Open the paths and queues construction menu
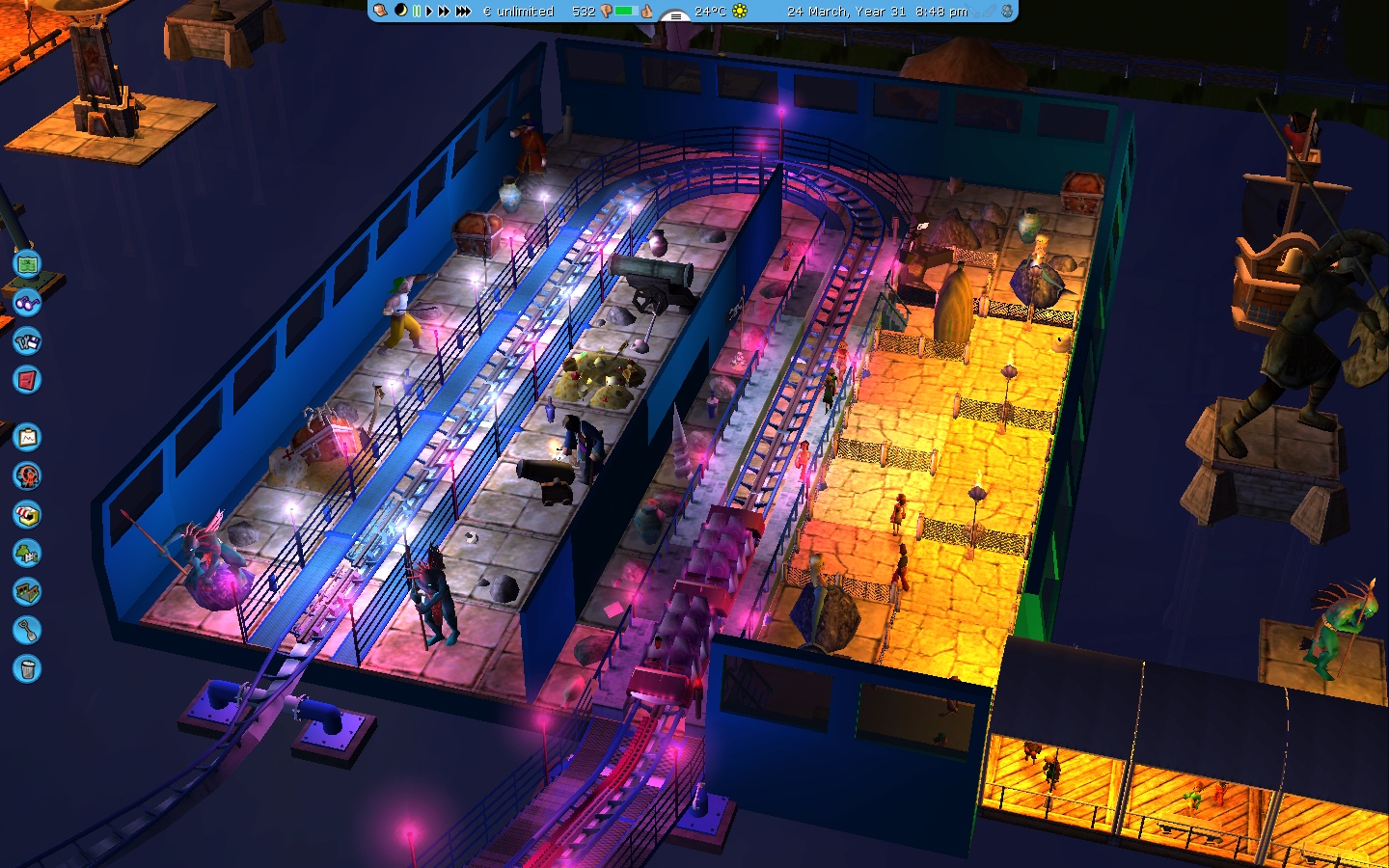Image resolution: width=1389 pixels, height=868 pixels. pyautogui.click(x=27, y=592)
